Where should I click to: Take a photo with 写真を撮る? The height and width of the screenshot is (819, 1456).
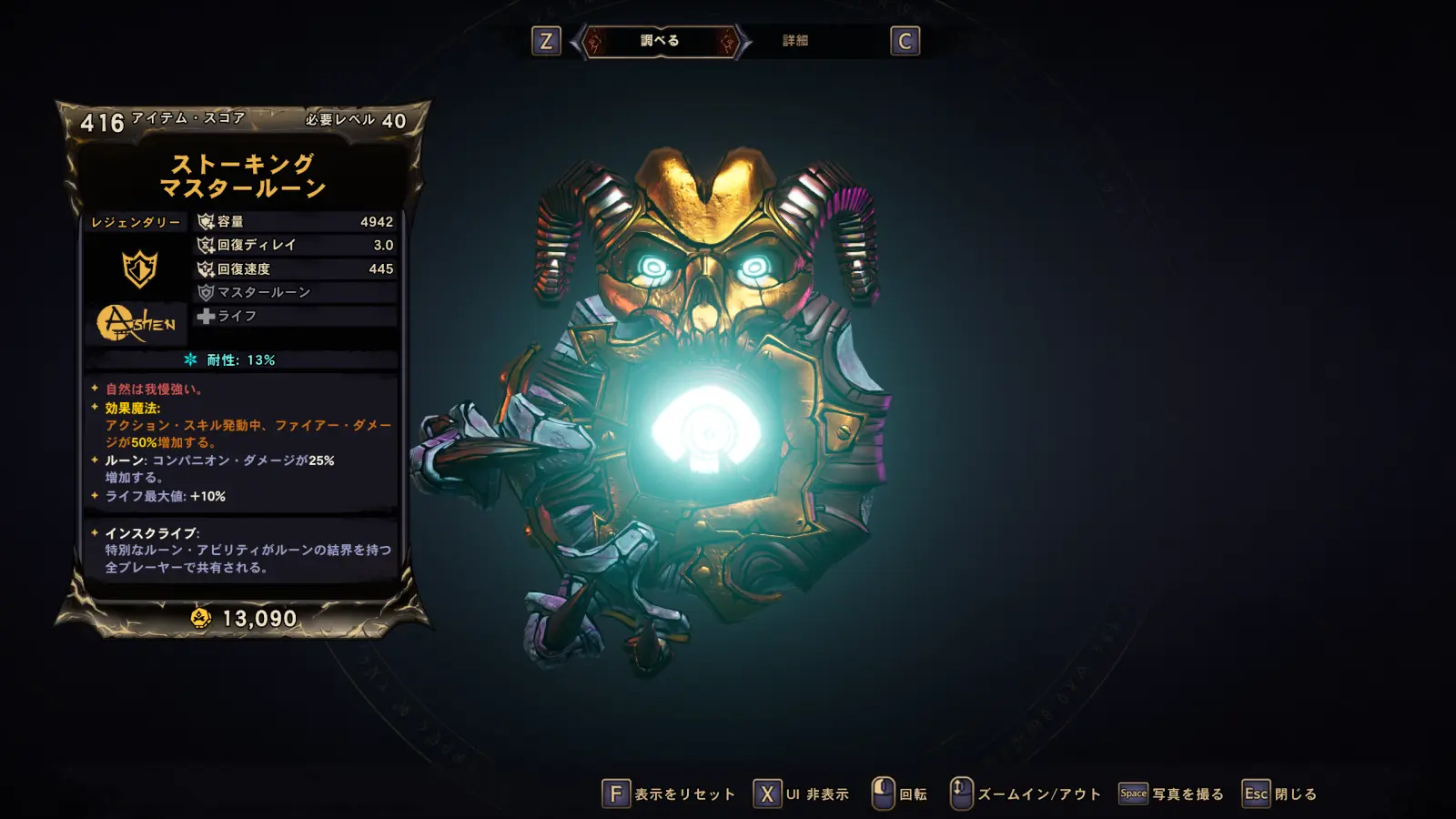click(1171, 794)
